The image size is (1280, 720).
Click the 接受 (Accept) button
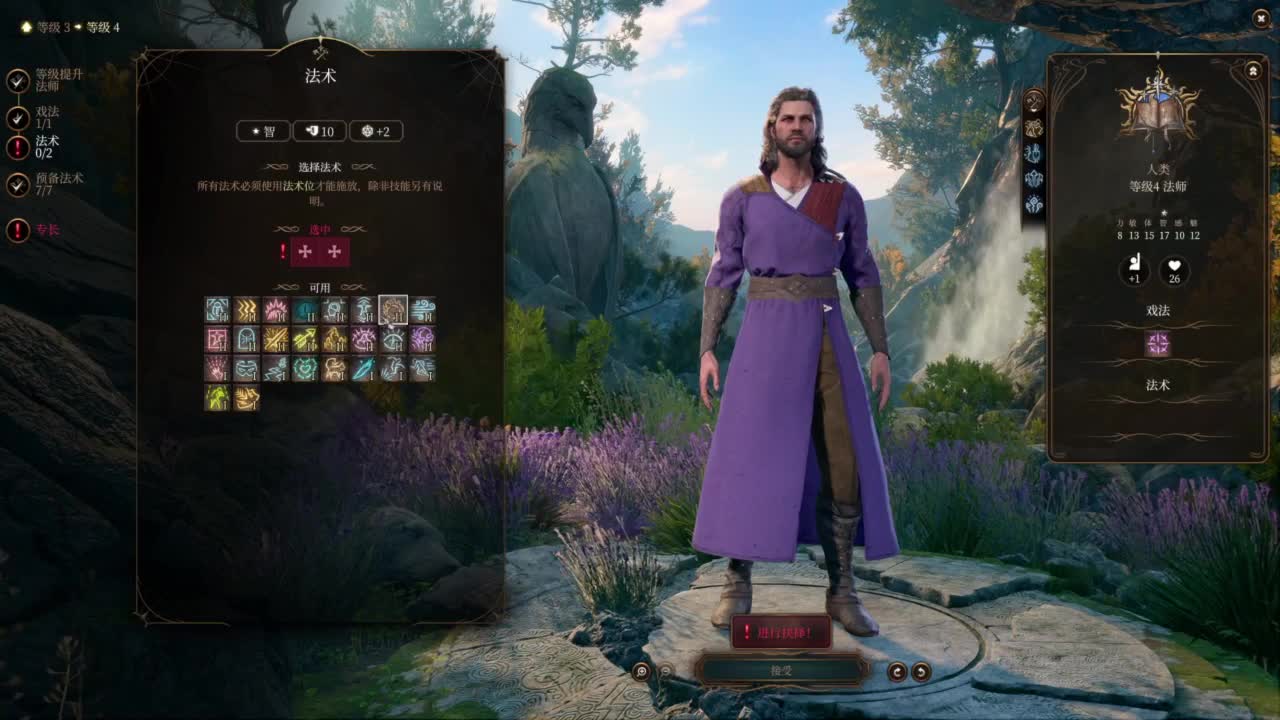click(781, 669)
